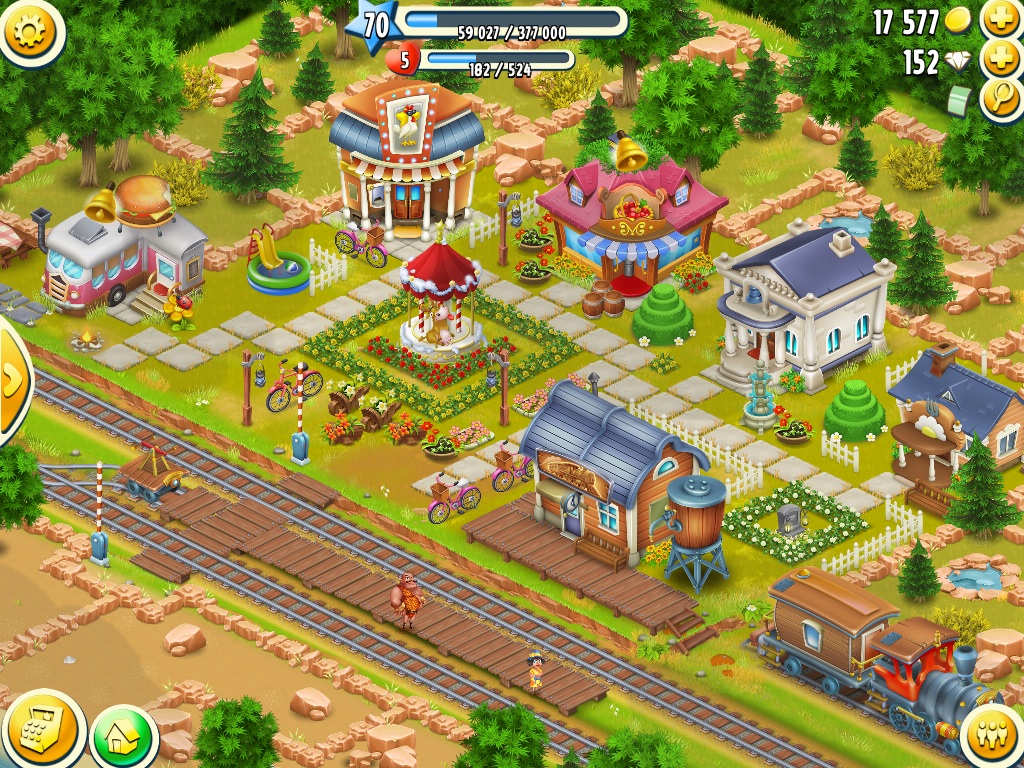
Task: Tap the blue level 70 star
Action: point(372,27)
